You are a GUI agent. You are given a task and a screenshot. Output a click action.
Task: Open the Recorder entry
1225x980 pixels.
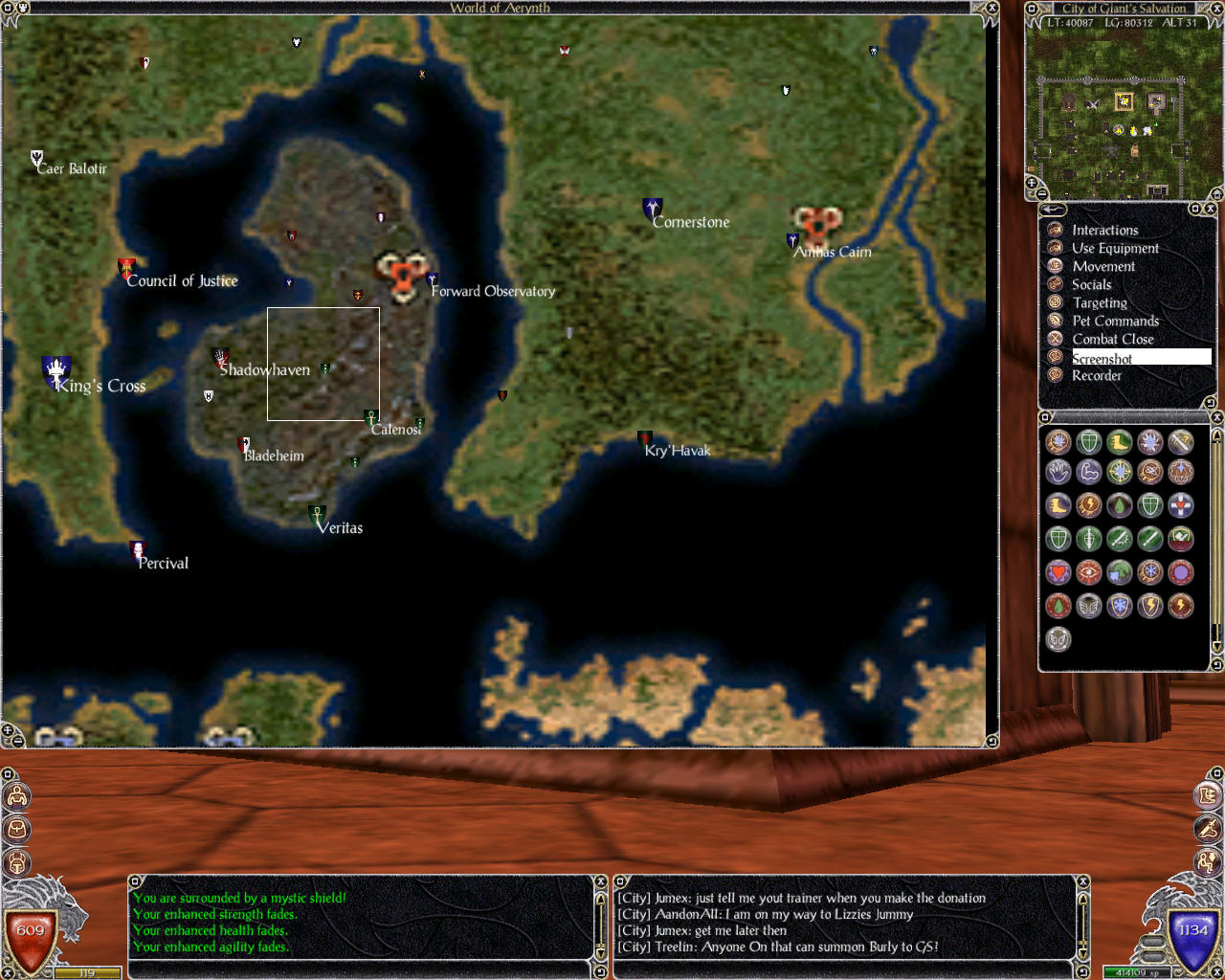[x=1097, y=375]
